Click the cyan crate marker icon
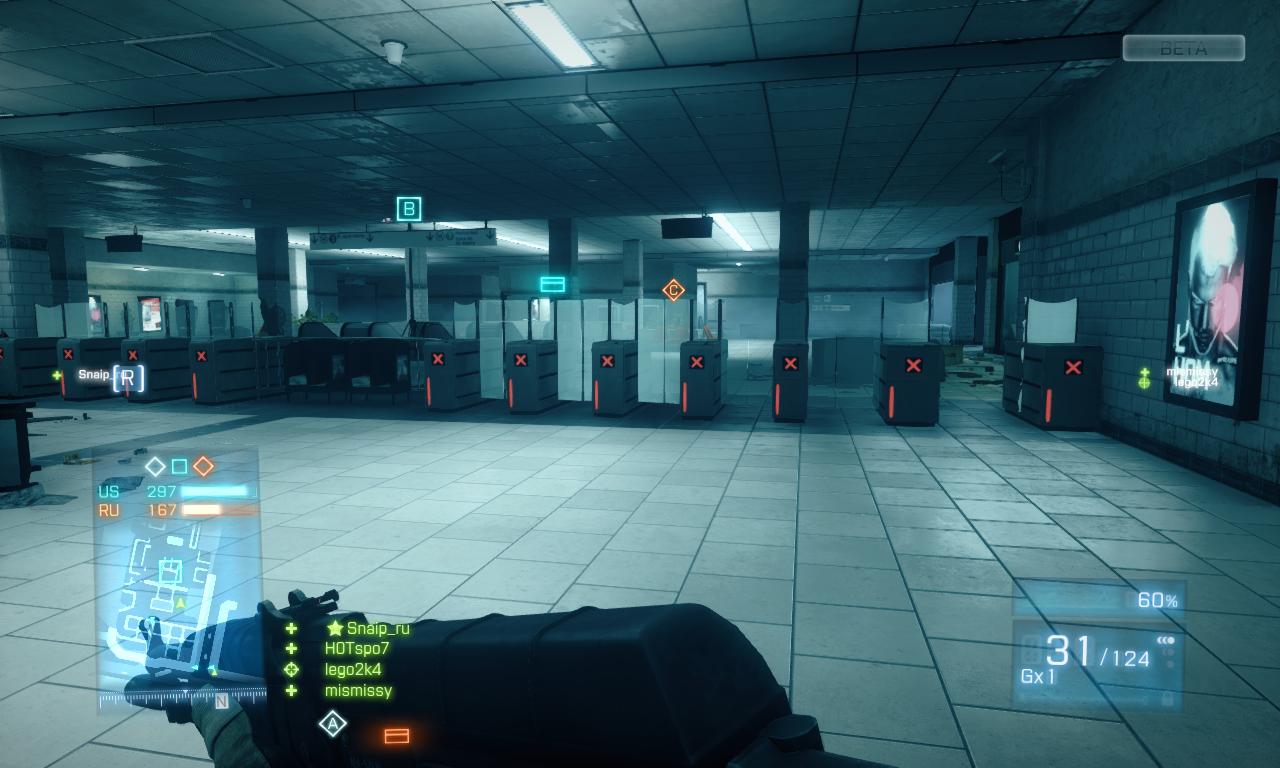The width and height of the screenshot is (1280, 768). pos(552,285)
